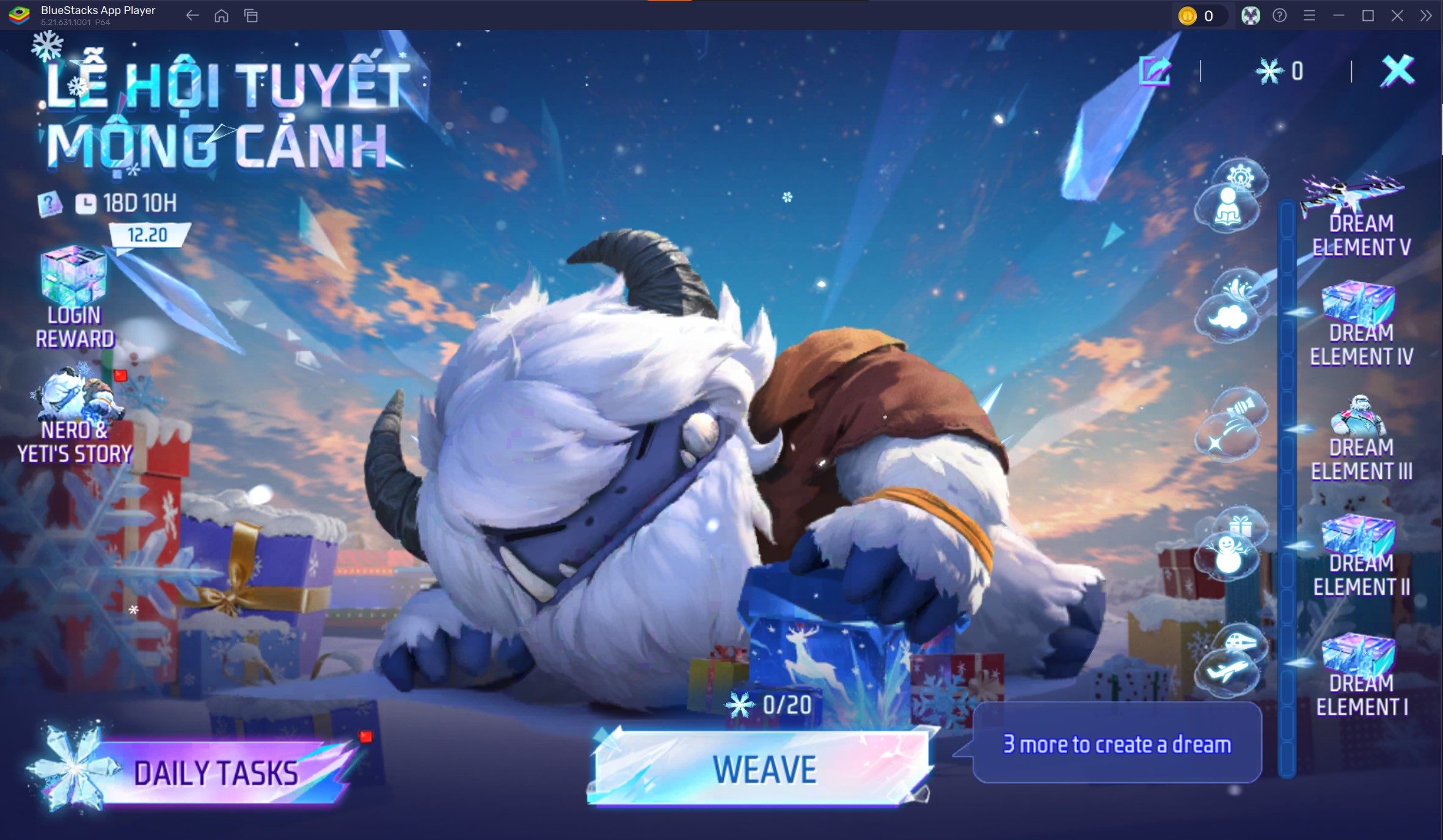
Task: Open the event share icon
Action: click(1155, 69)
